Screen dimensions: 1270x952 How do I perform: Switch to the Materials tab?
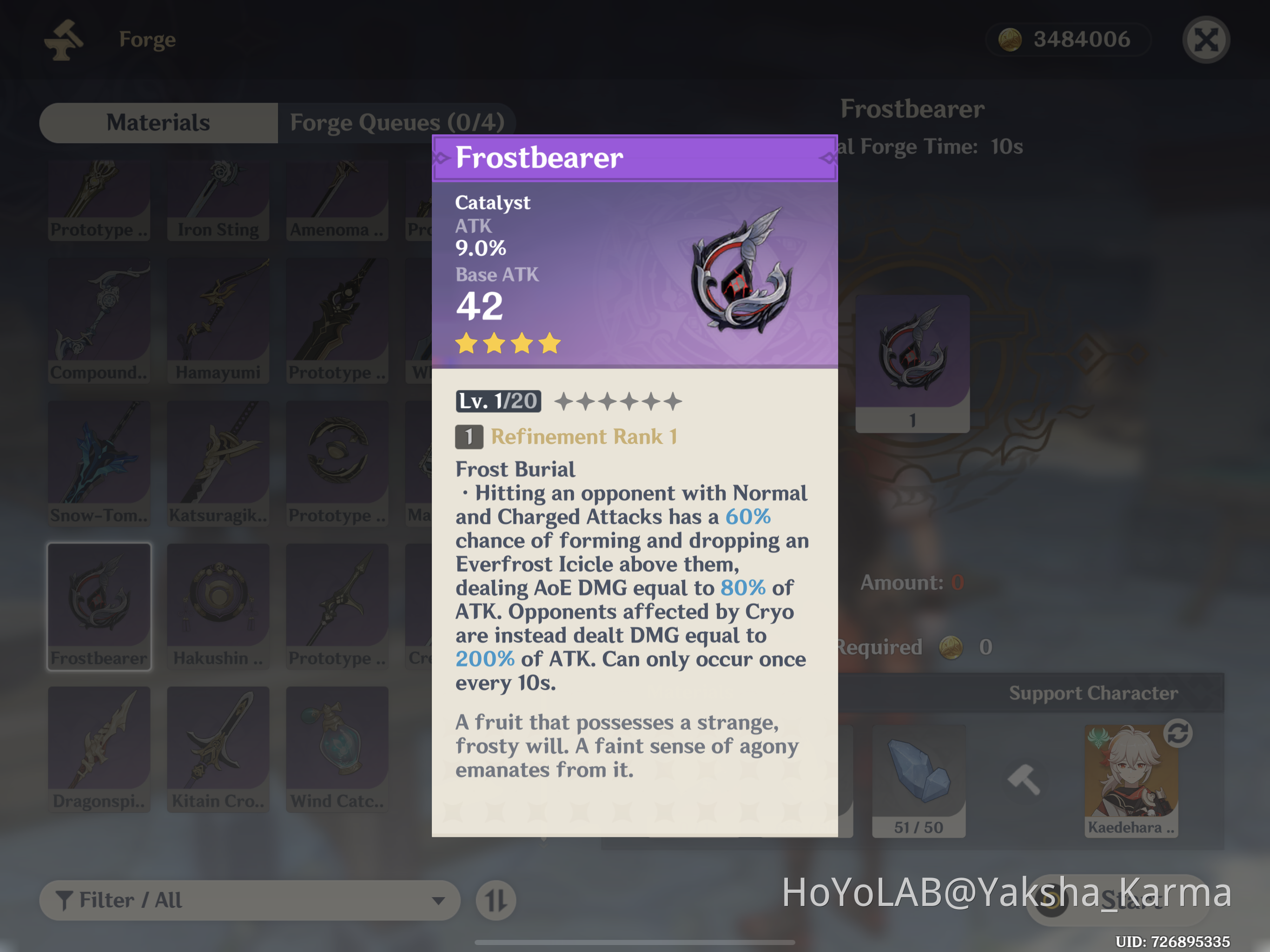click(158, 122)
